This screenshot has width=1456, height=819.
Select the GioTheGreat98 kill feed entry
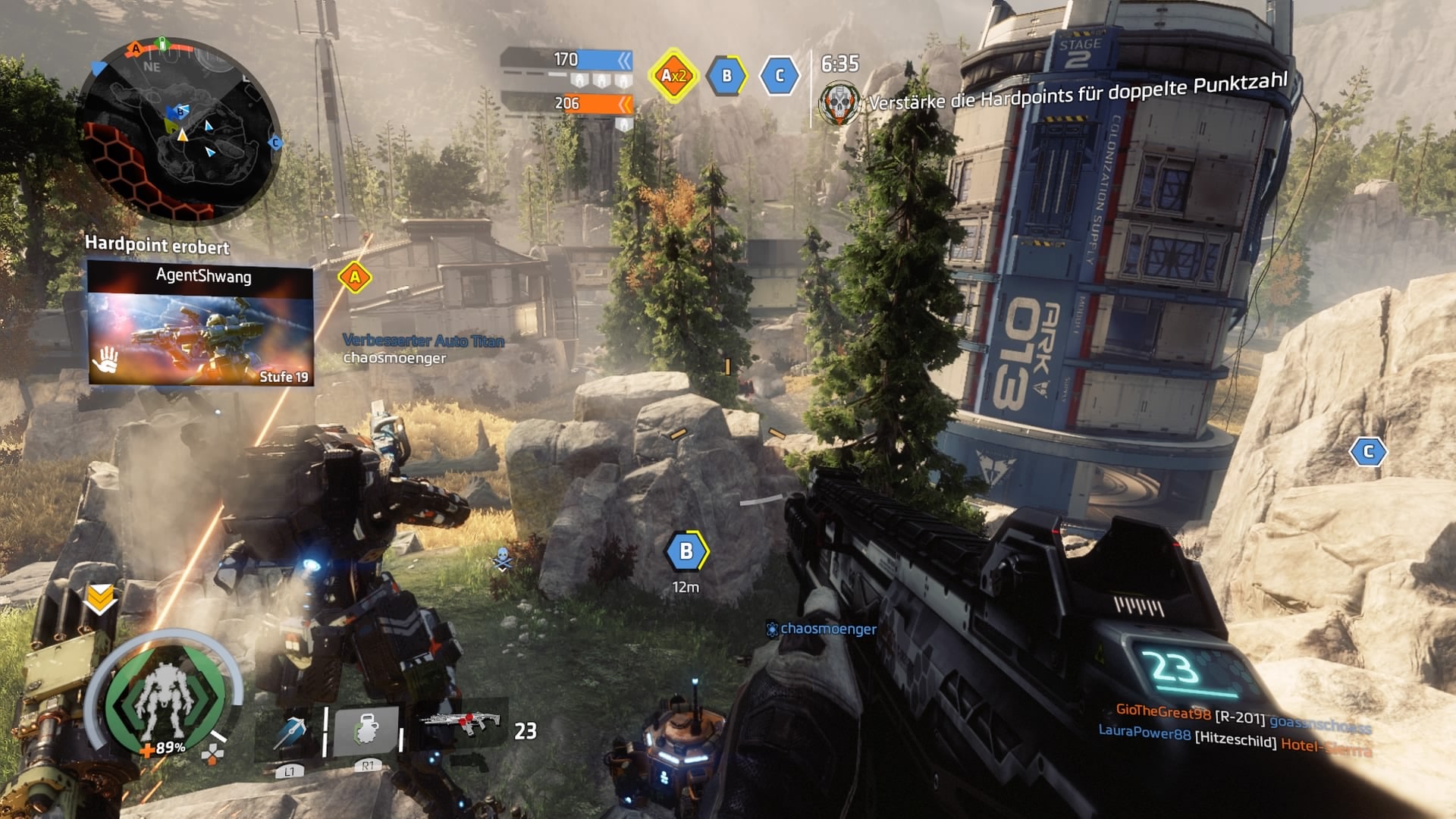pyautogui.click(x=1244, y=718)
